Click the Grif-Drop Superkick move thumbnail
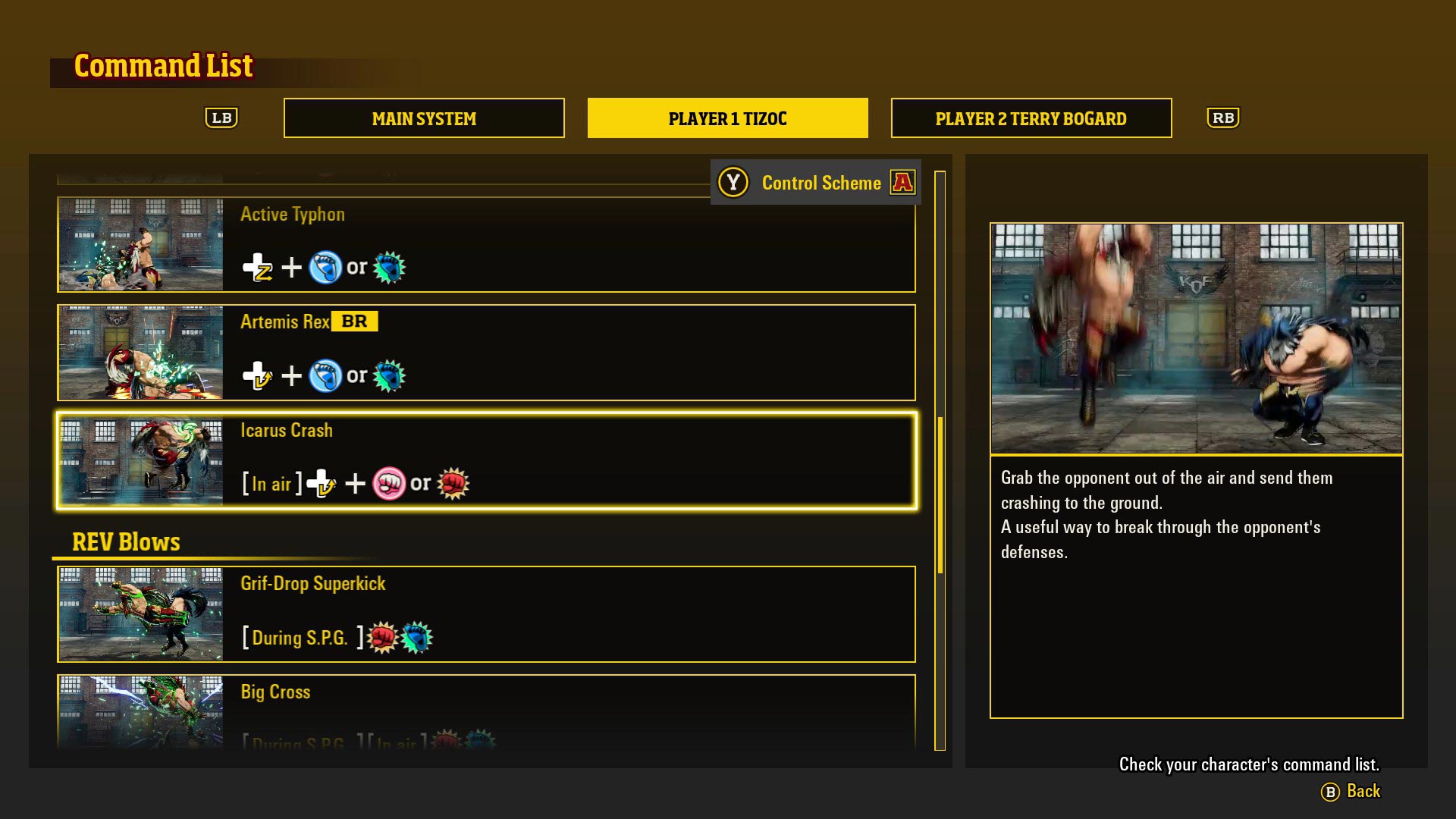 140,614
